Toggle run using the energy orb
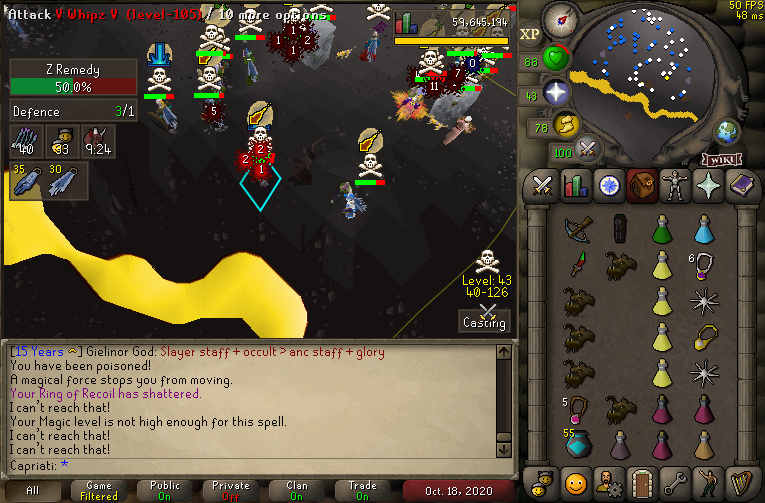This screenshot has width=765, height=503. pyautogui.click(x=566, y=126)
